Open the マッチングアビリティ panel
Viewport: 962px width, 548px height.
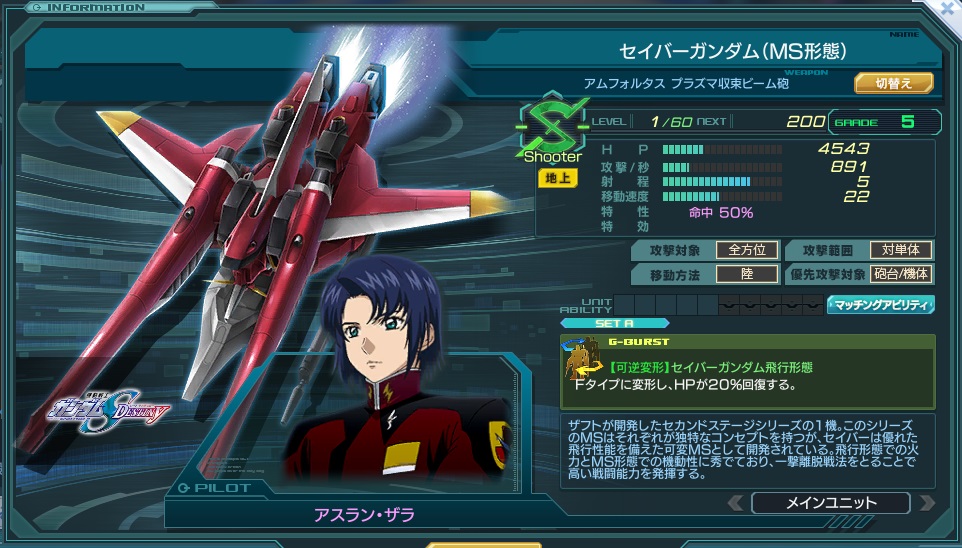point(881,305)
